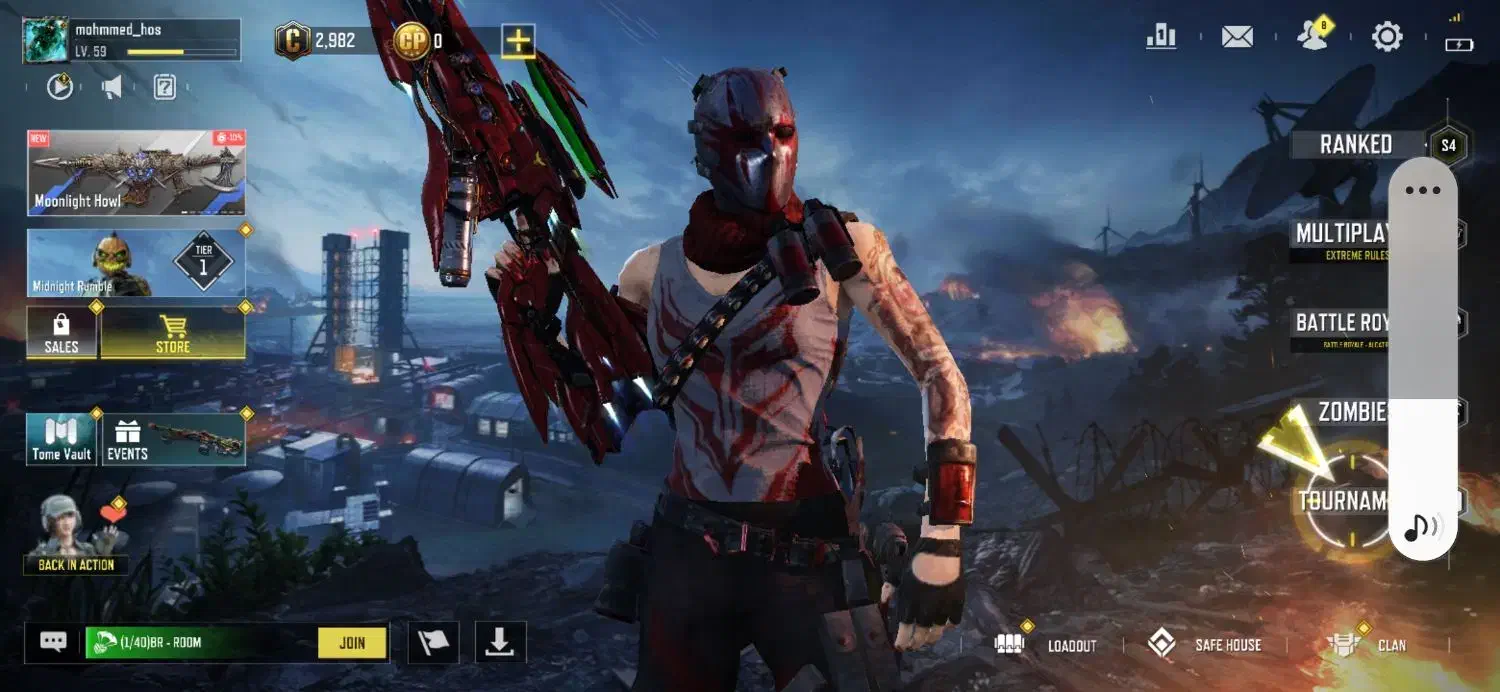The width and height of the screenshot is (1500, 692).
Task: Add more CP with the plus button
Action: coord(518,41)
